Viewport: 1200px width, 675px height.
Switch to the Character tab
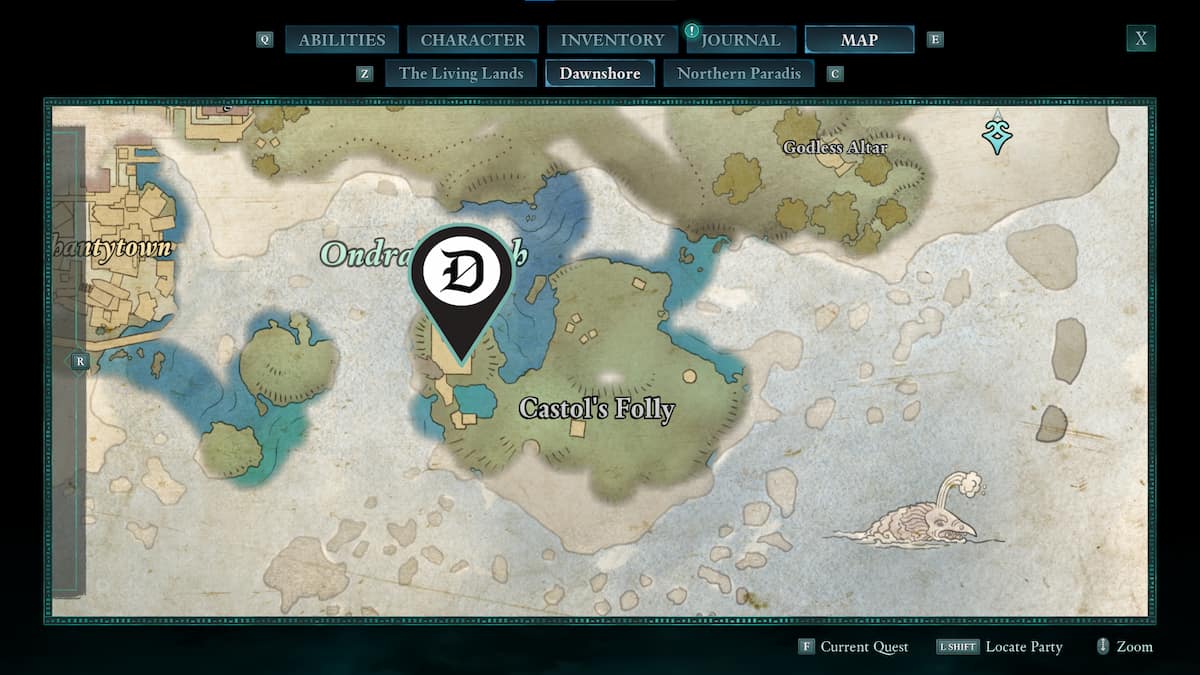[x=473, y=40]
